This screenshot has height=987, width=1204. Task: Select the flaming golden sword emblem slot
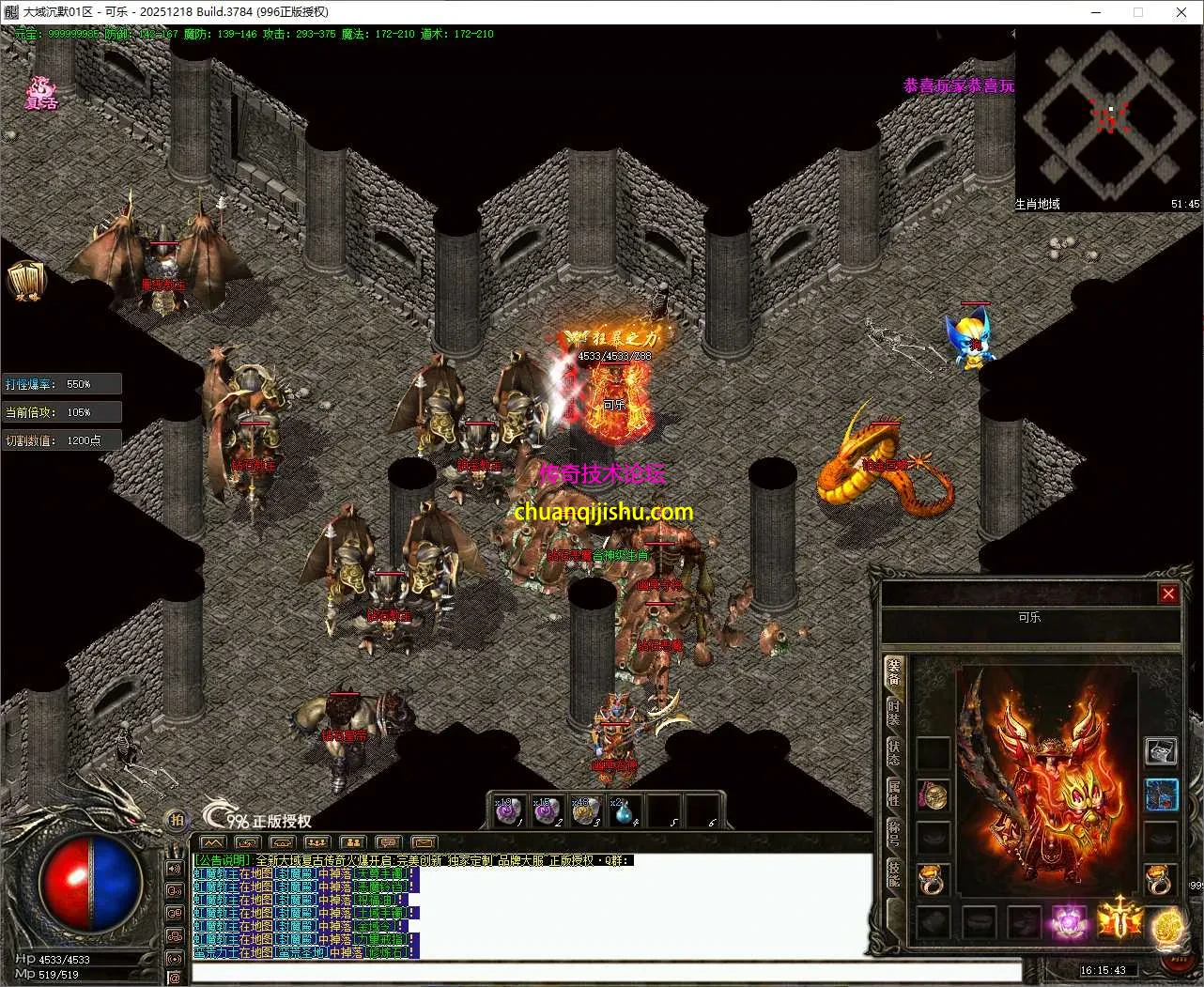(1119, 919)
